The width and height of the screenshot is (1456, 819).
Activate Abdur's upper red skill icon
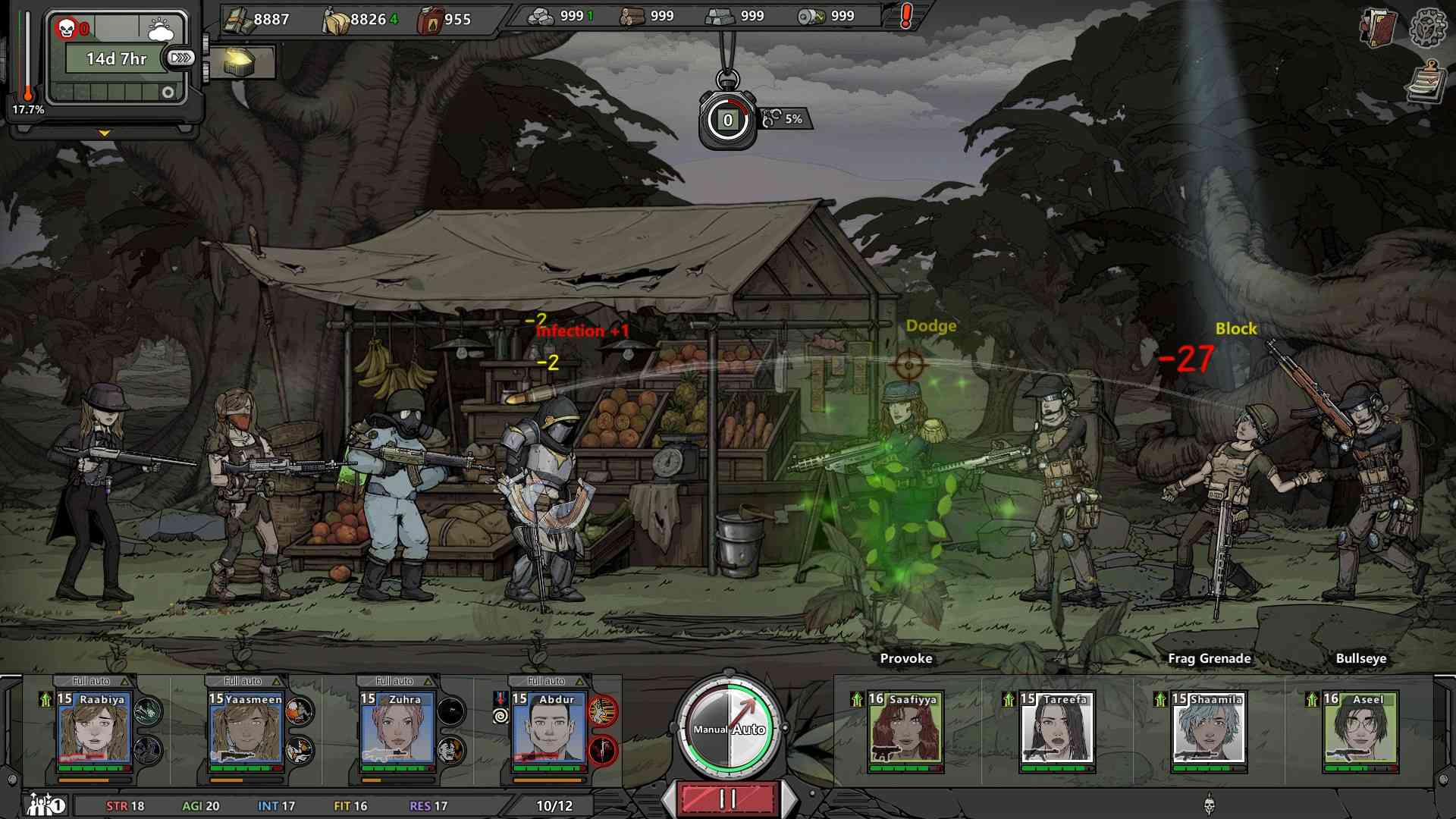click(x=603, y=711)
